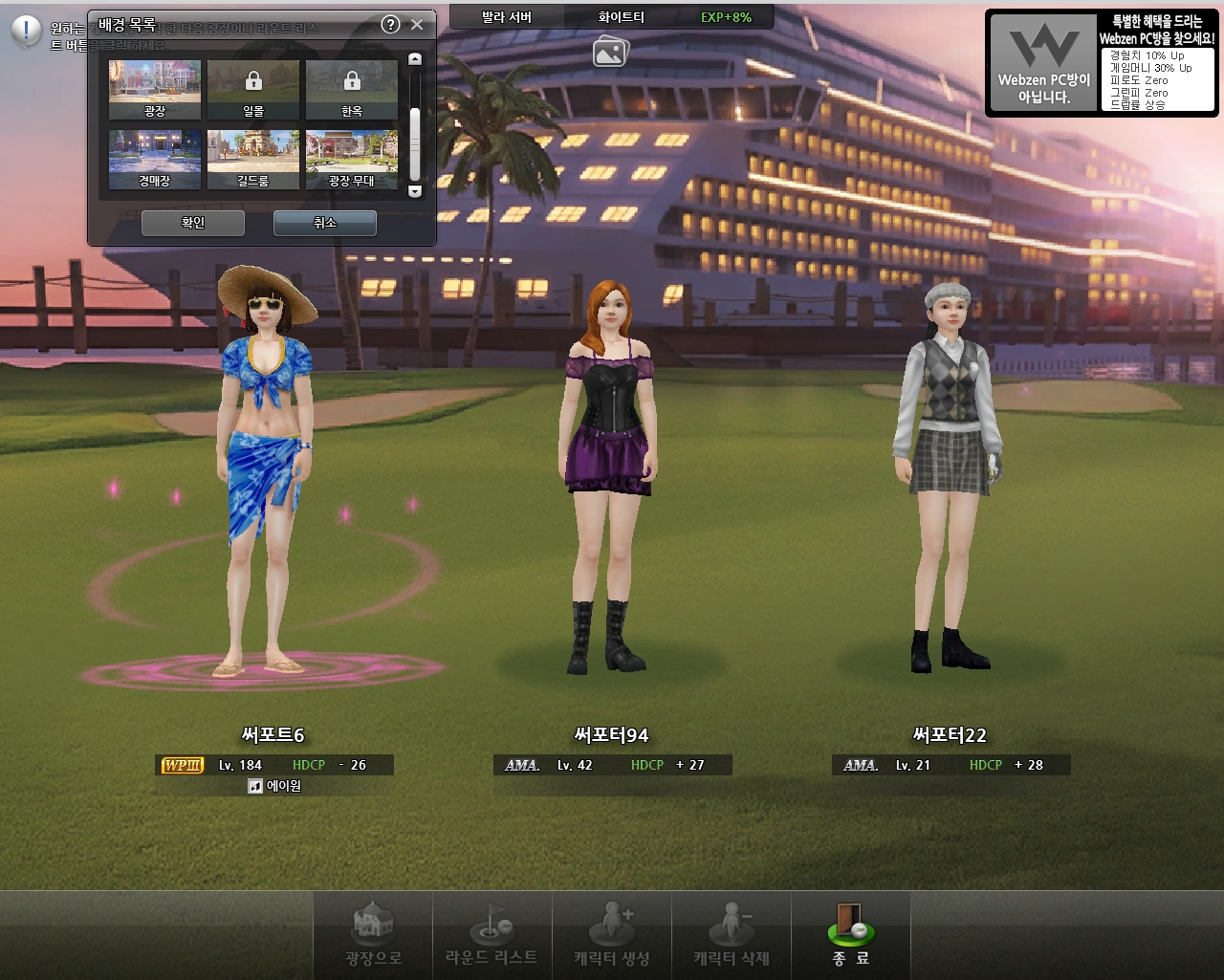The width and height of the screenshot is (1224, 980).
Task: Choose the locked 일몰 background
Action: tap(253, 89)
